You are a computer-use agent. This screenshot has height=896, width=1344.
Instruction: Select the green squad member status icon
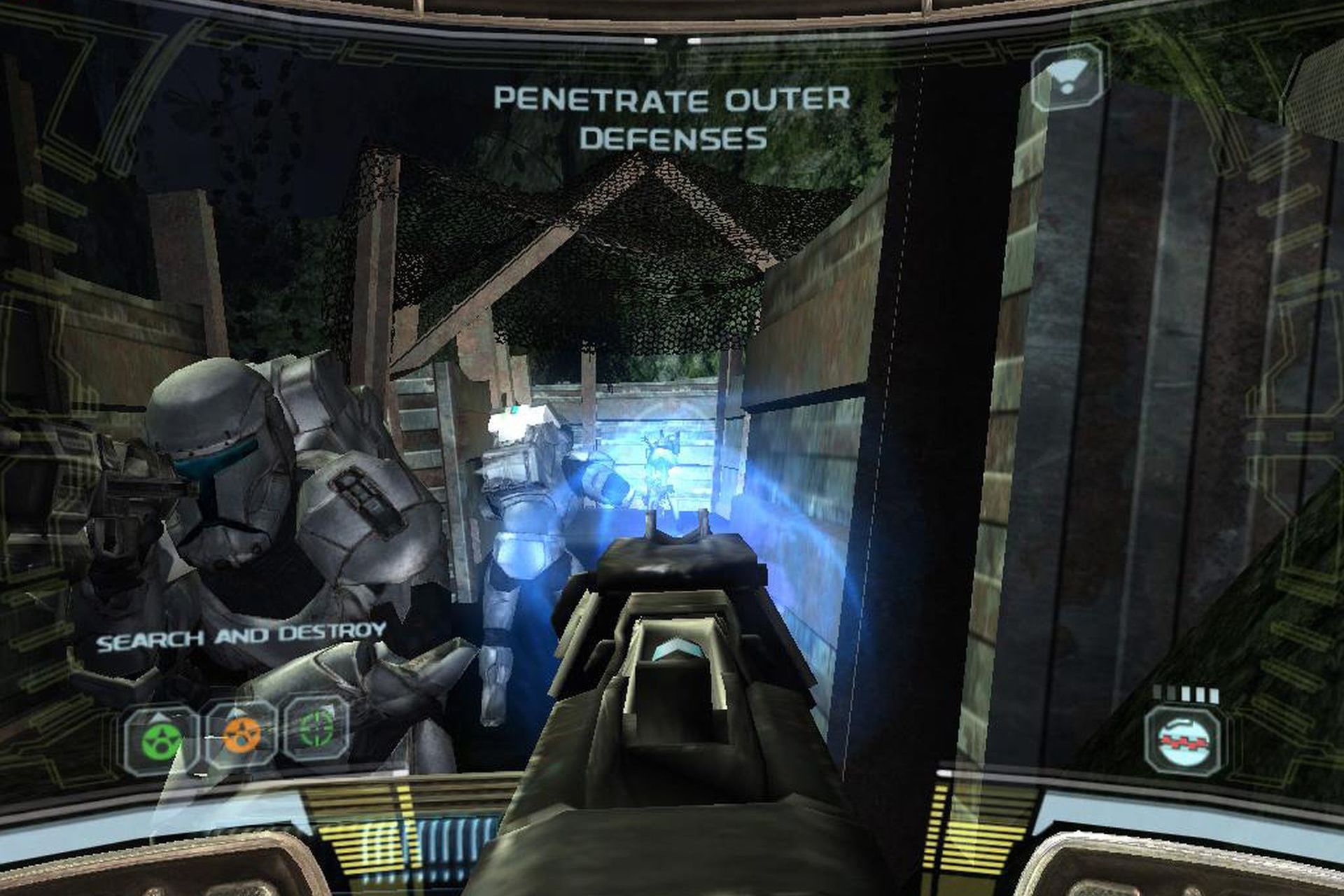(162, 738)
